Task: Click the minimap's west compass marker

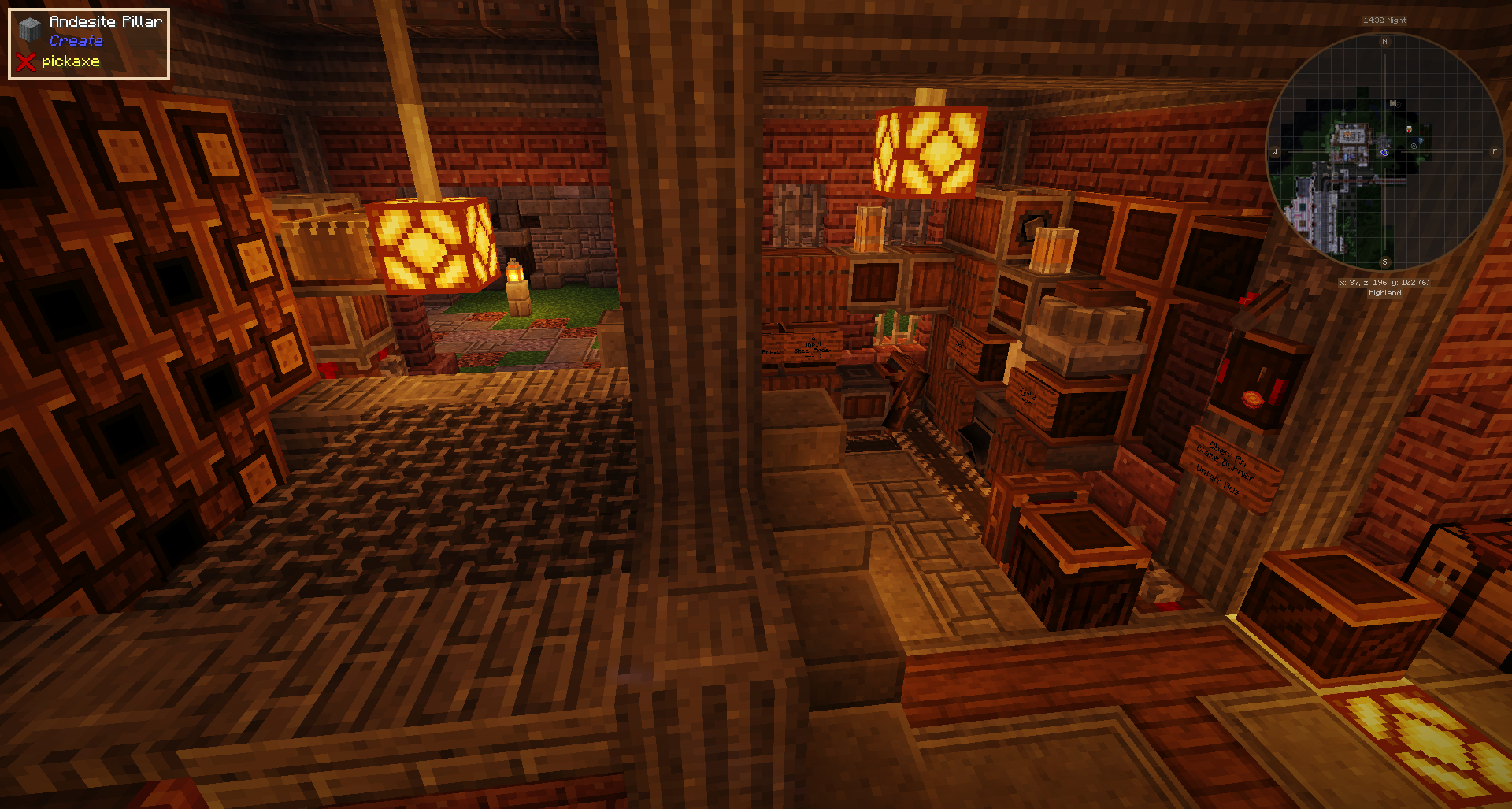Action: [1275, 152]
